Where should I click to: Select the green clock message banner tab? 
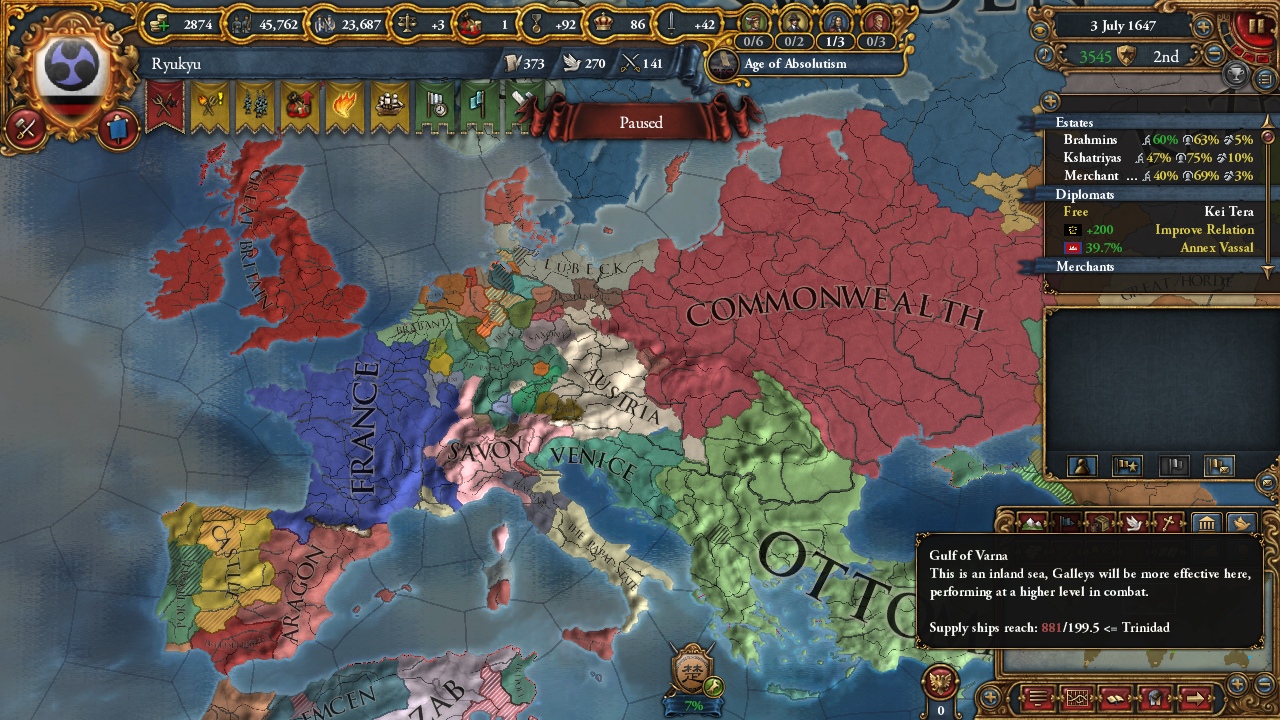(x=438, y=107)
